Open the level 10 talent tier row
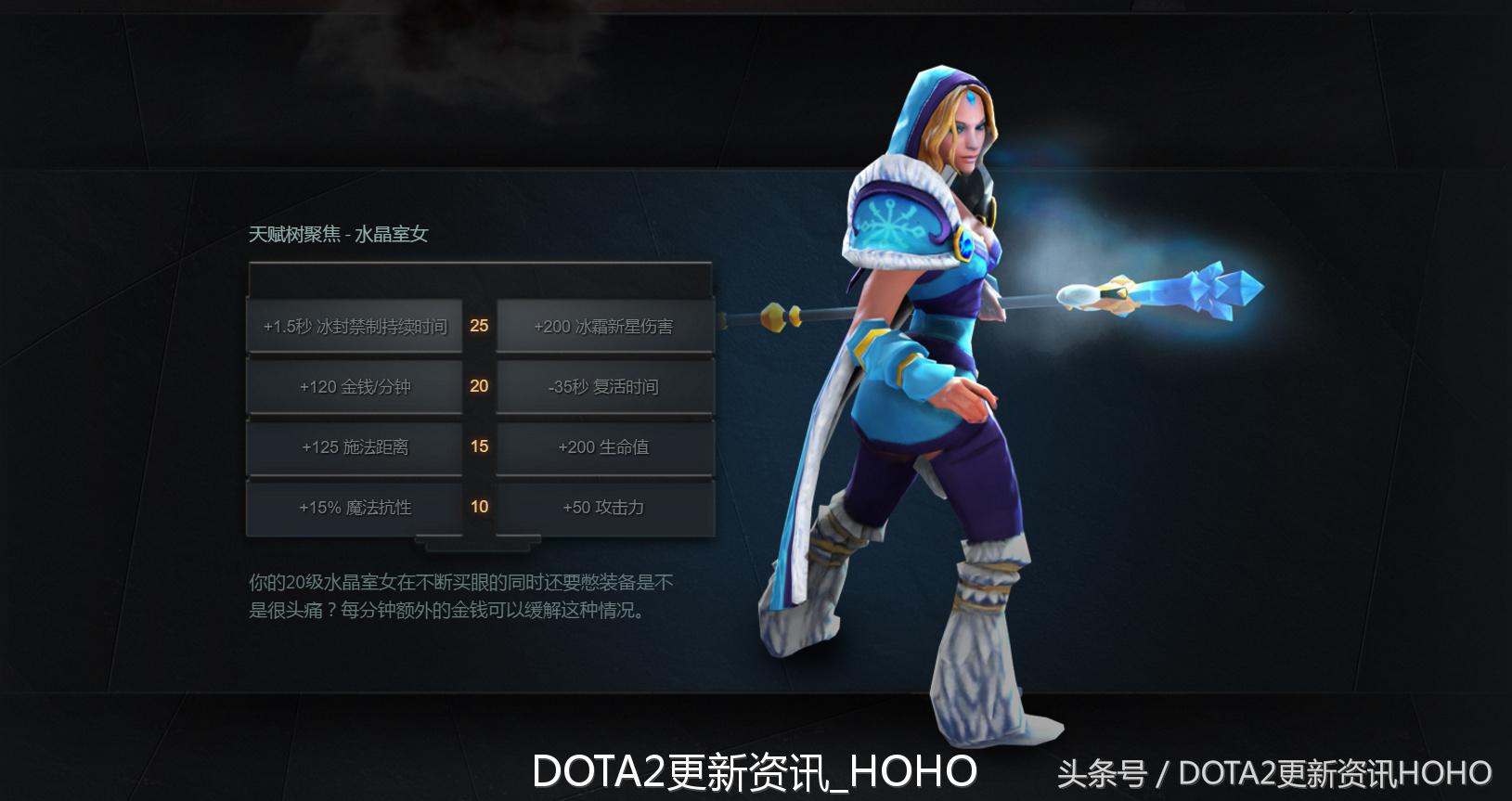The image size is (1512, 801). coord(479,508)
